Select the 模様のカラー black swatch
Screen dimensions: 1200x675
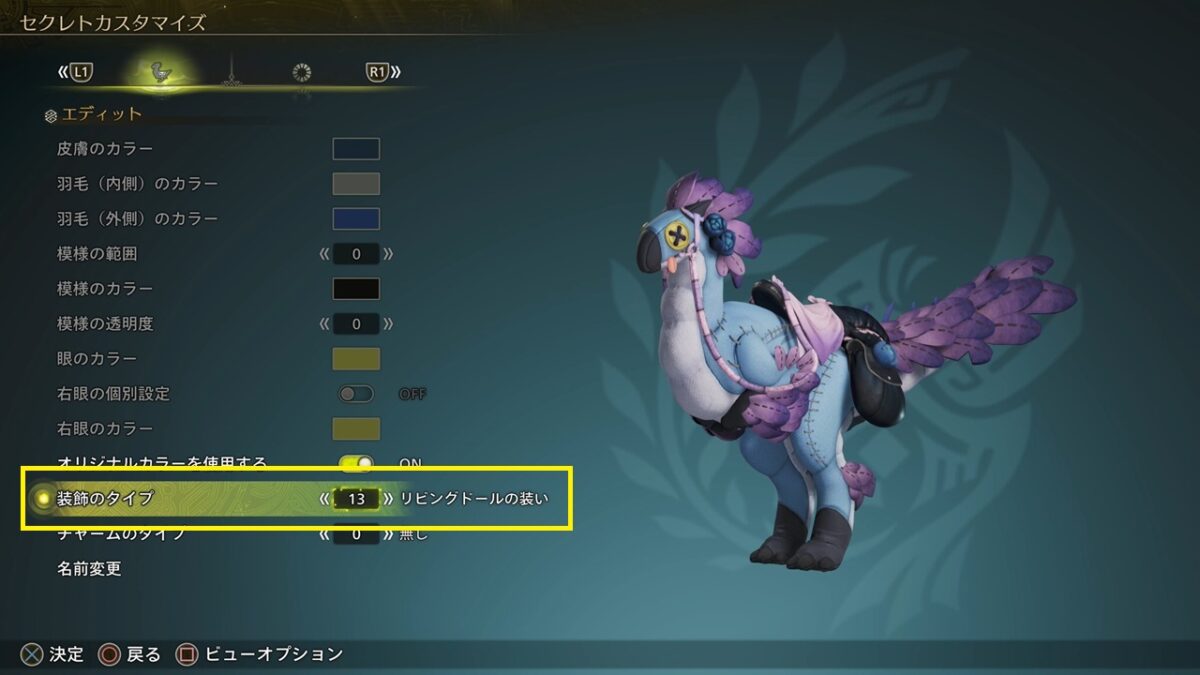pyautogui.click(x=356, y=289)
